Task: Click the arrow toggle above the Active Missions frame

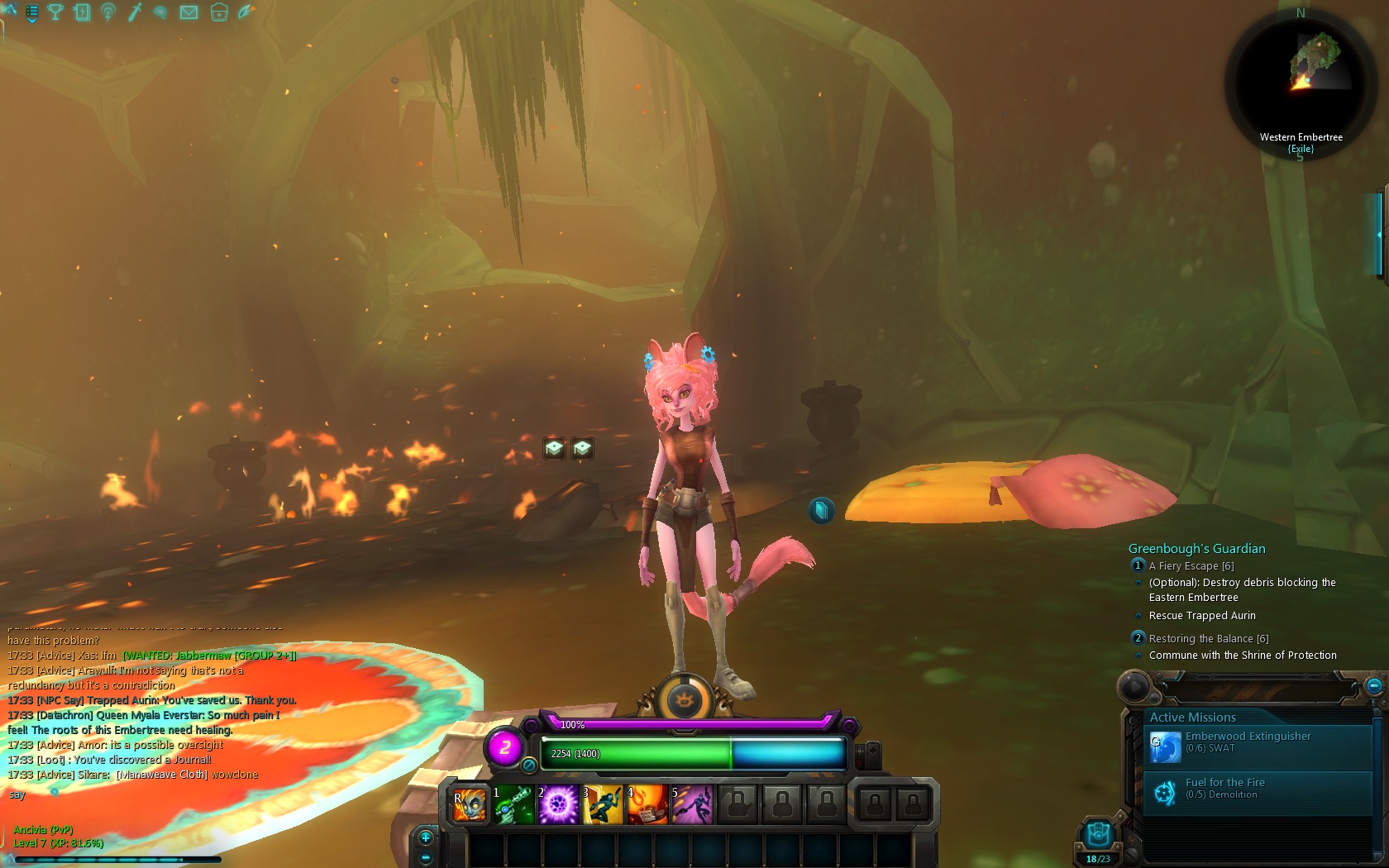Action: 1134,686
